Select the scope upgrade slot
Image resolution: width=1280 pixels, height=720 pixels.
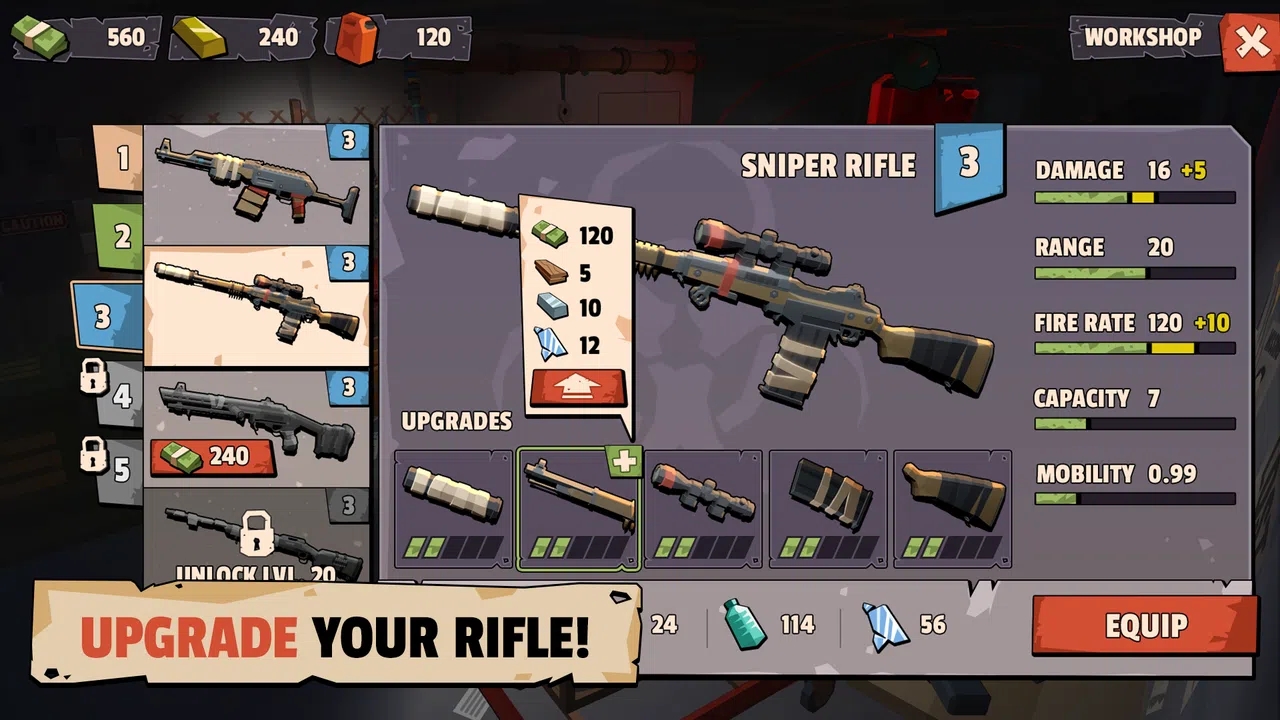(703, 509)
